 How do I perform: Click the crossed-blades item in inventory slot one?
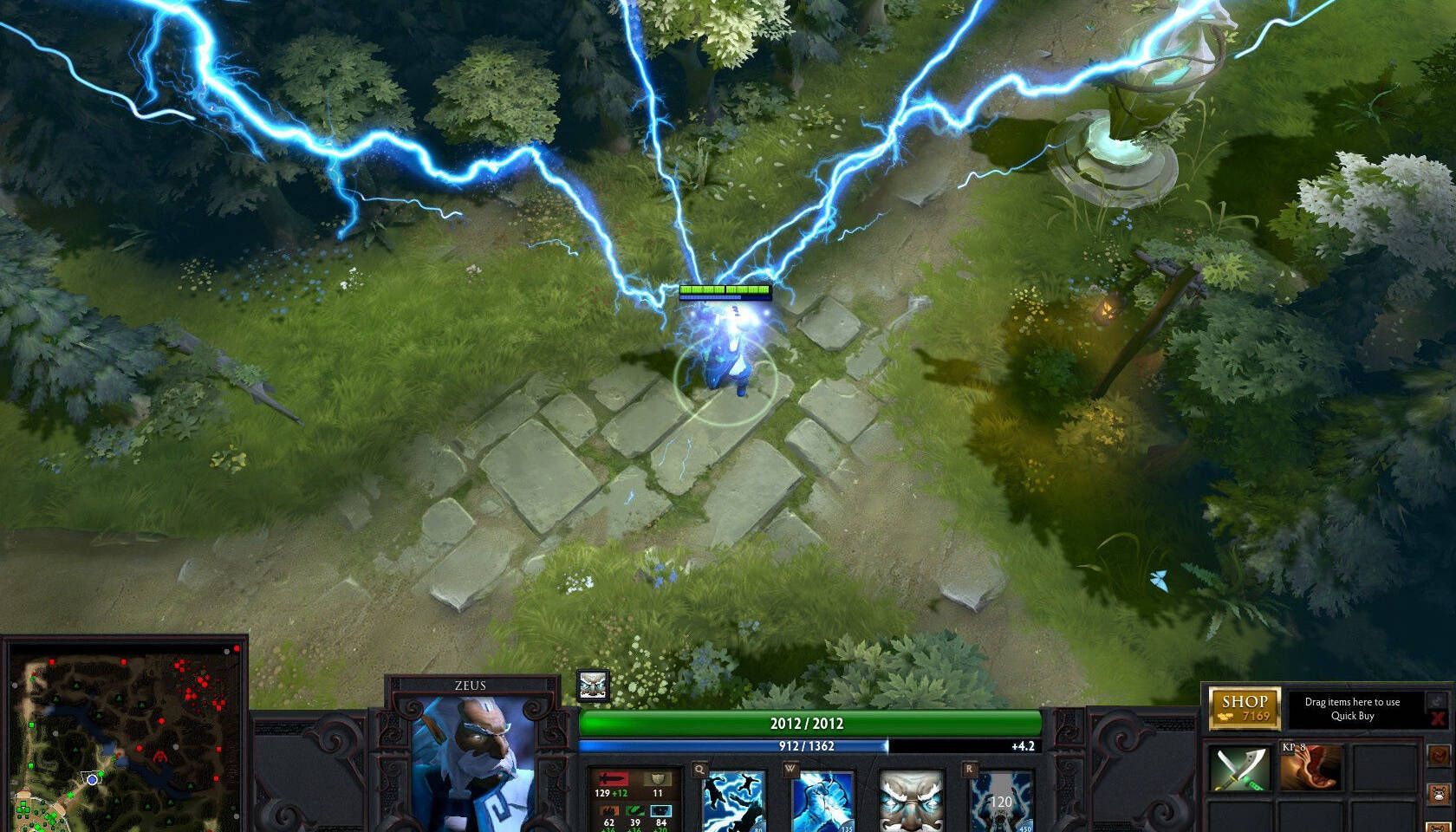point(1239,769)
